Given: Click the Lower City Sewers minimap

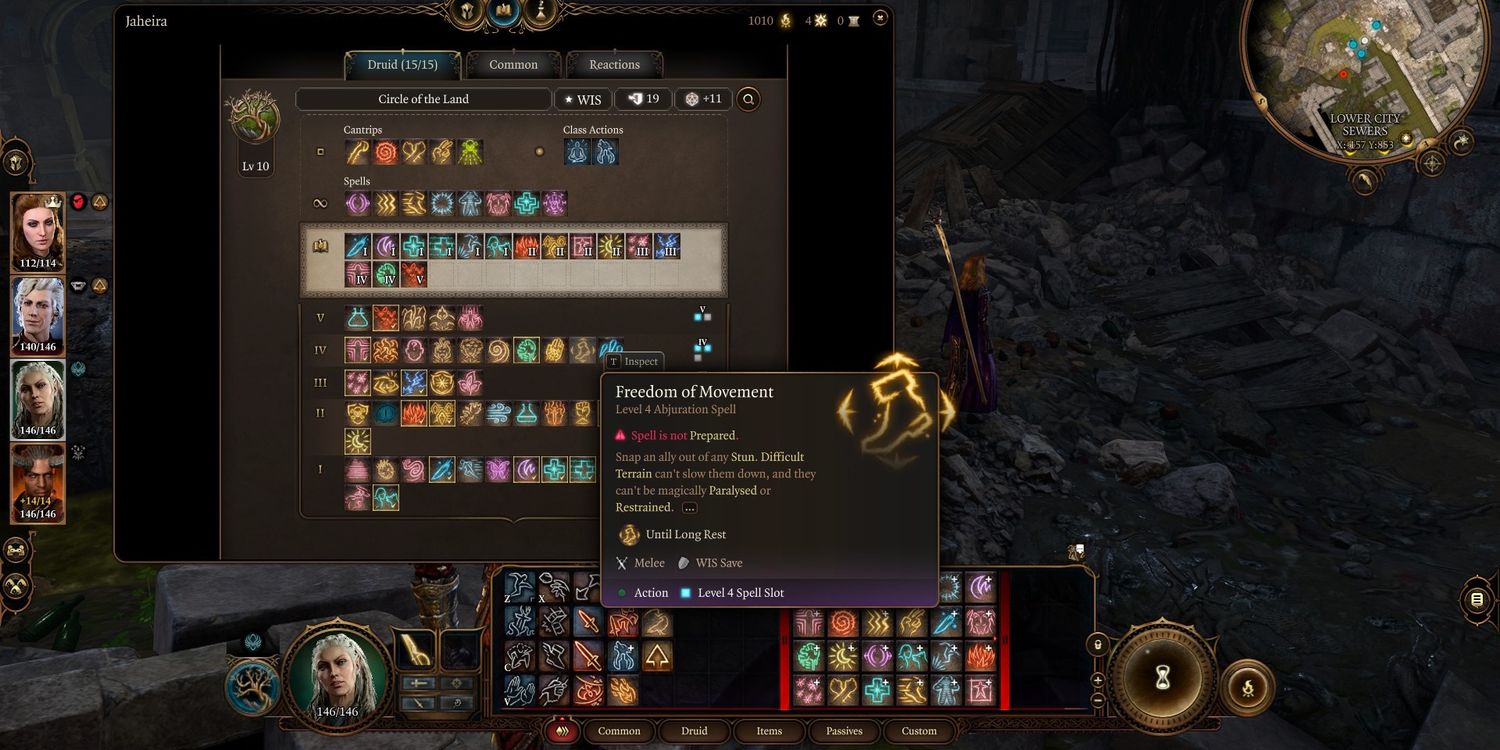Looking at the screenshot, I should [x=1343, y=72].
